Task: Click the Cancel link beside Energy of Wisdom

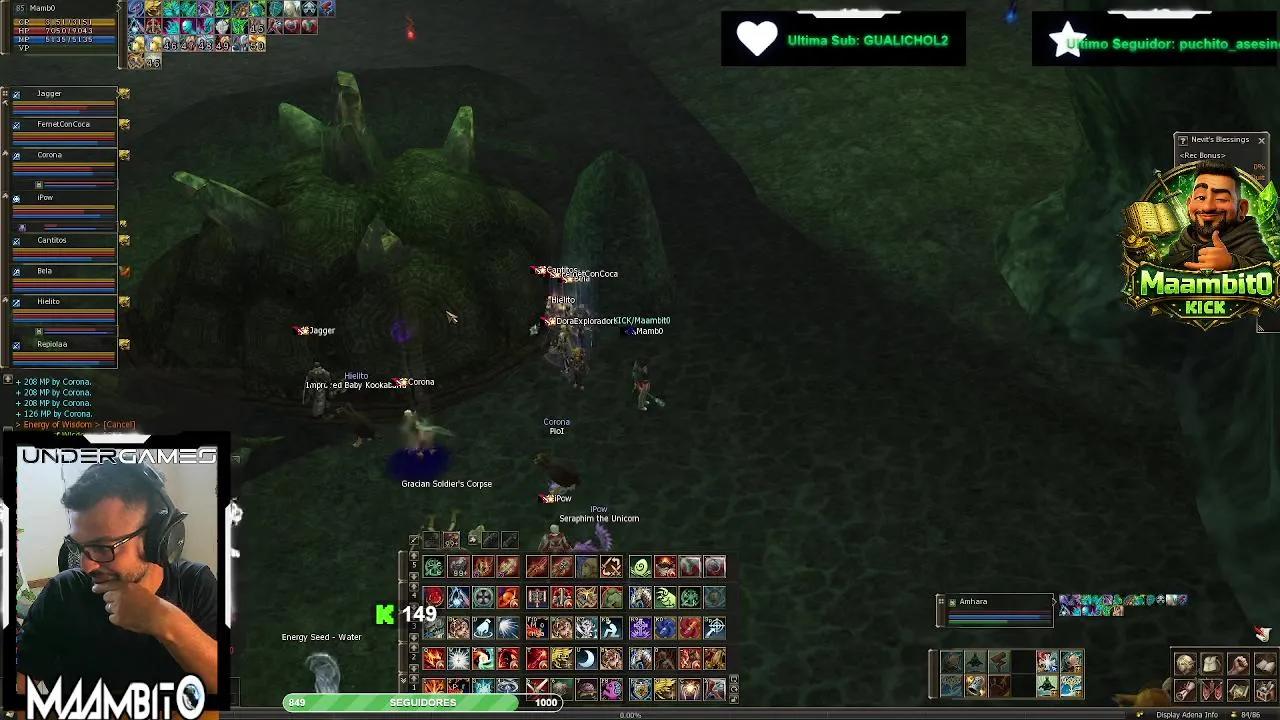Action: [120, 424]
